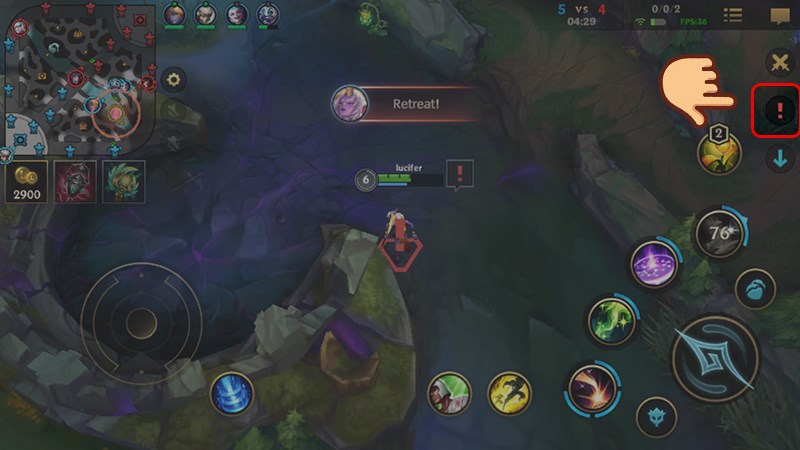
Task: Tap the blue down arrow ping button
Action: (779, 158)
